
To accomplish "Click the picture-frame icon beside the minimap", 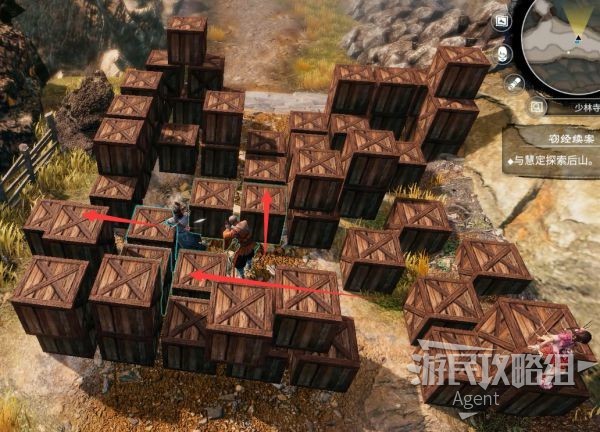I will pos(503,22).
